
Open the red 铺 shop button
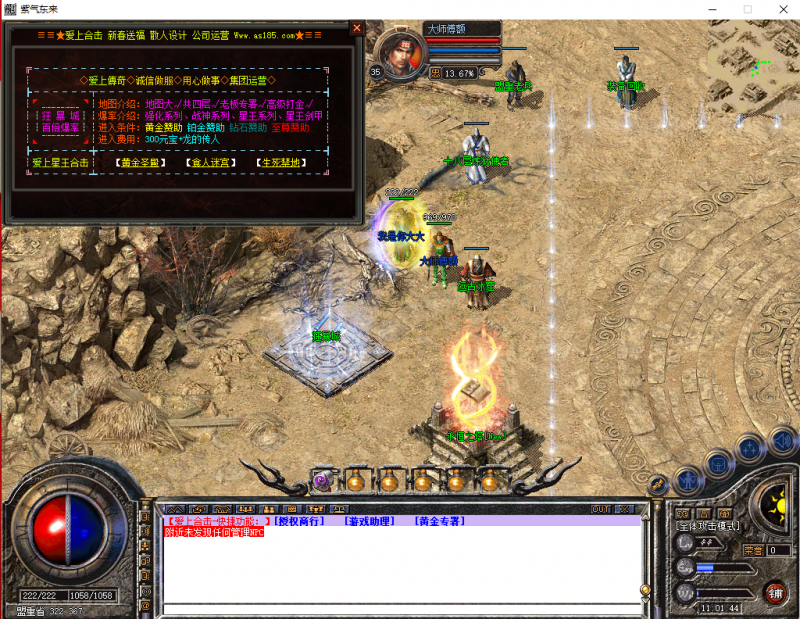pyautogui.click(x=773, y=593)
